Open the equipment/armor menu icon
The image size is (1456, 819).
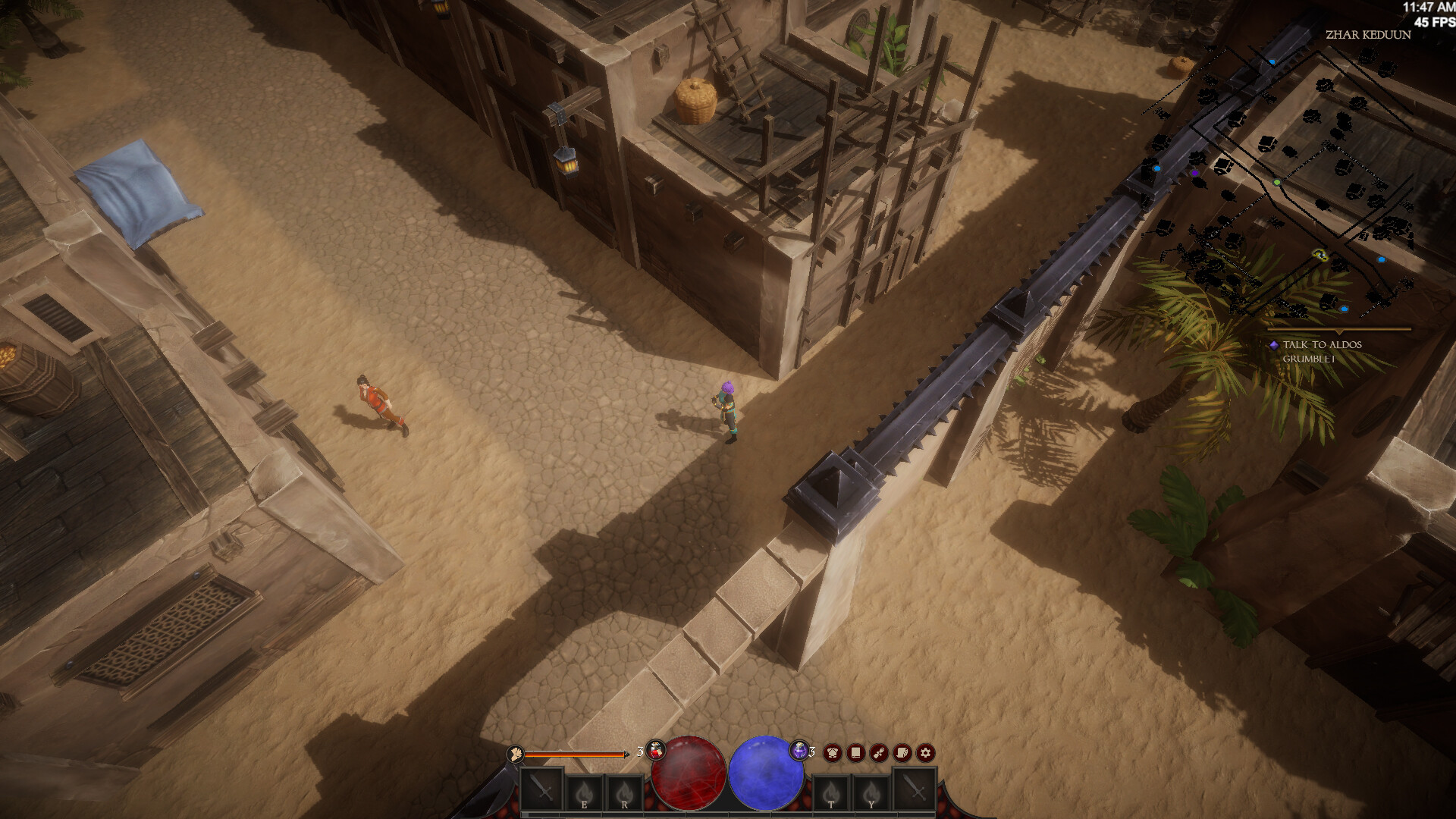click(x=833, y=753)
